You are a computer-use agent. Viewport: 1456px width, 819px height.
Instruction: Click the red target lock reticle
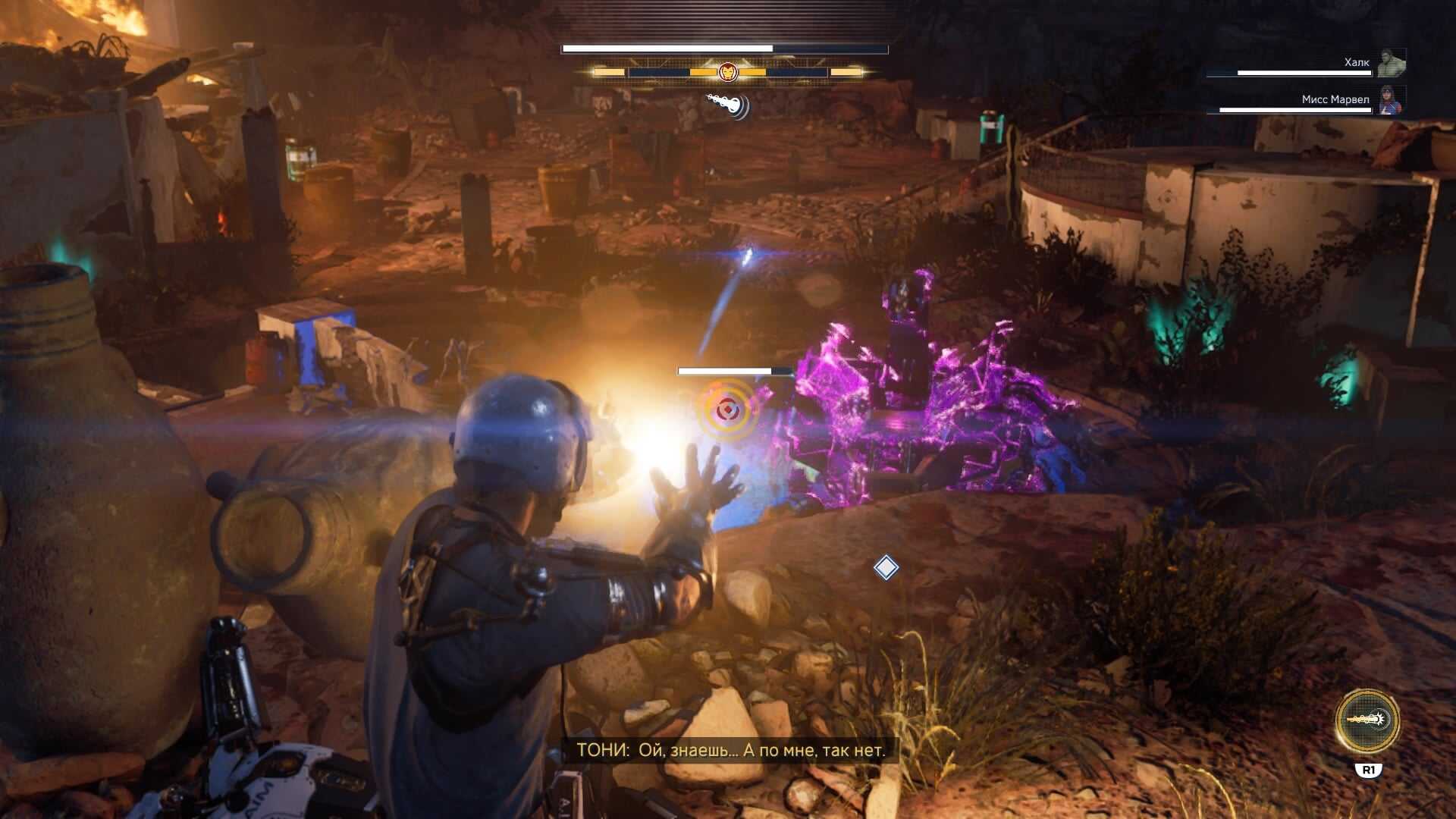[726, 410]
